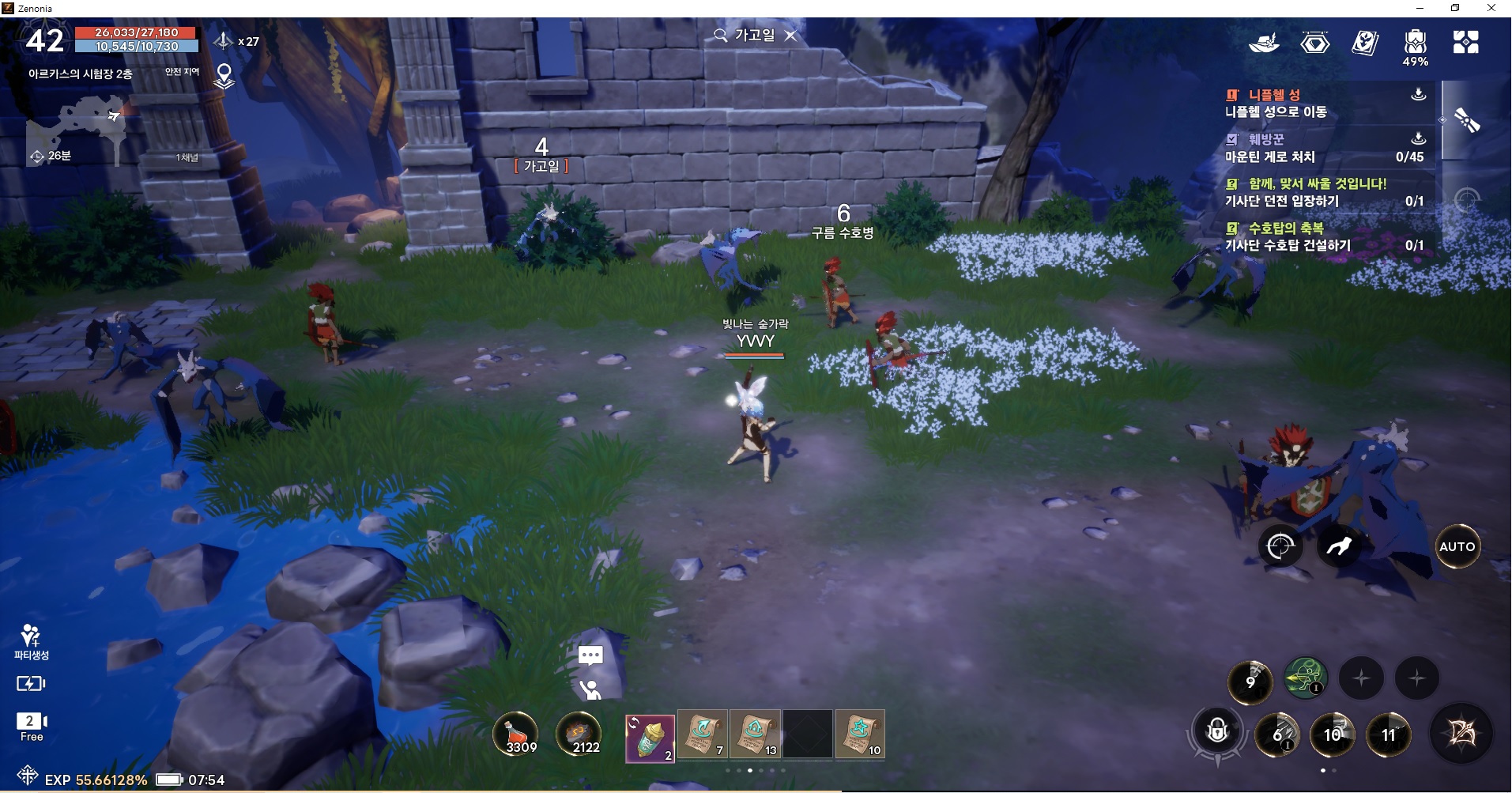Toggle the AUTO battle button

pyautogui.click(x=1457, y=546)
